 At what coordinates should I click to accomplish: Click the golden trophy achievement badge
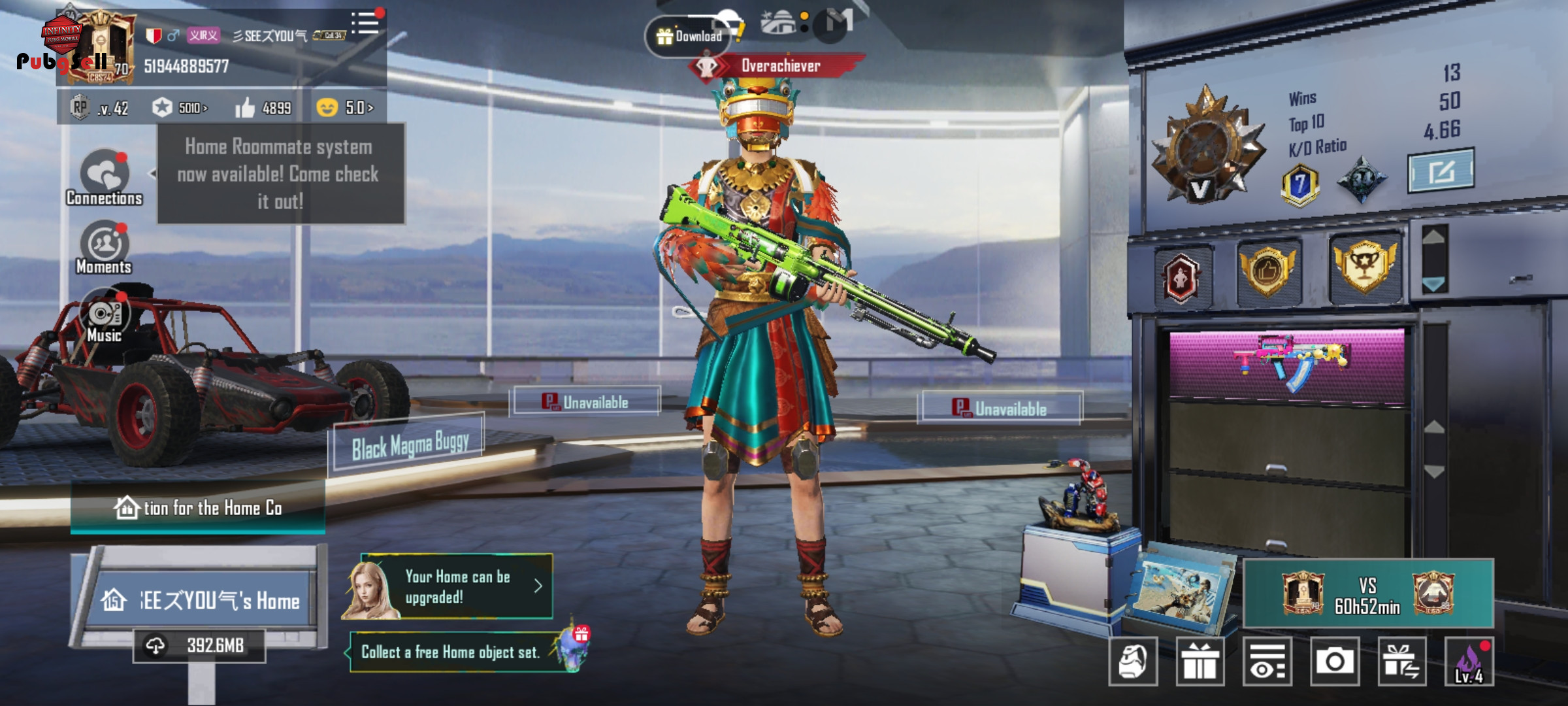1365,267
